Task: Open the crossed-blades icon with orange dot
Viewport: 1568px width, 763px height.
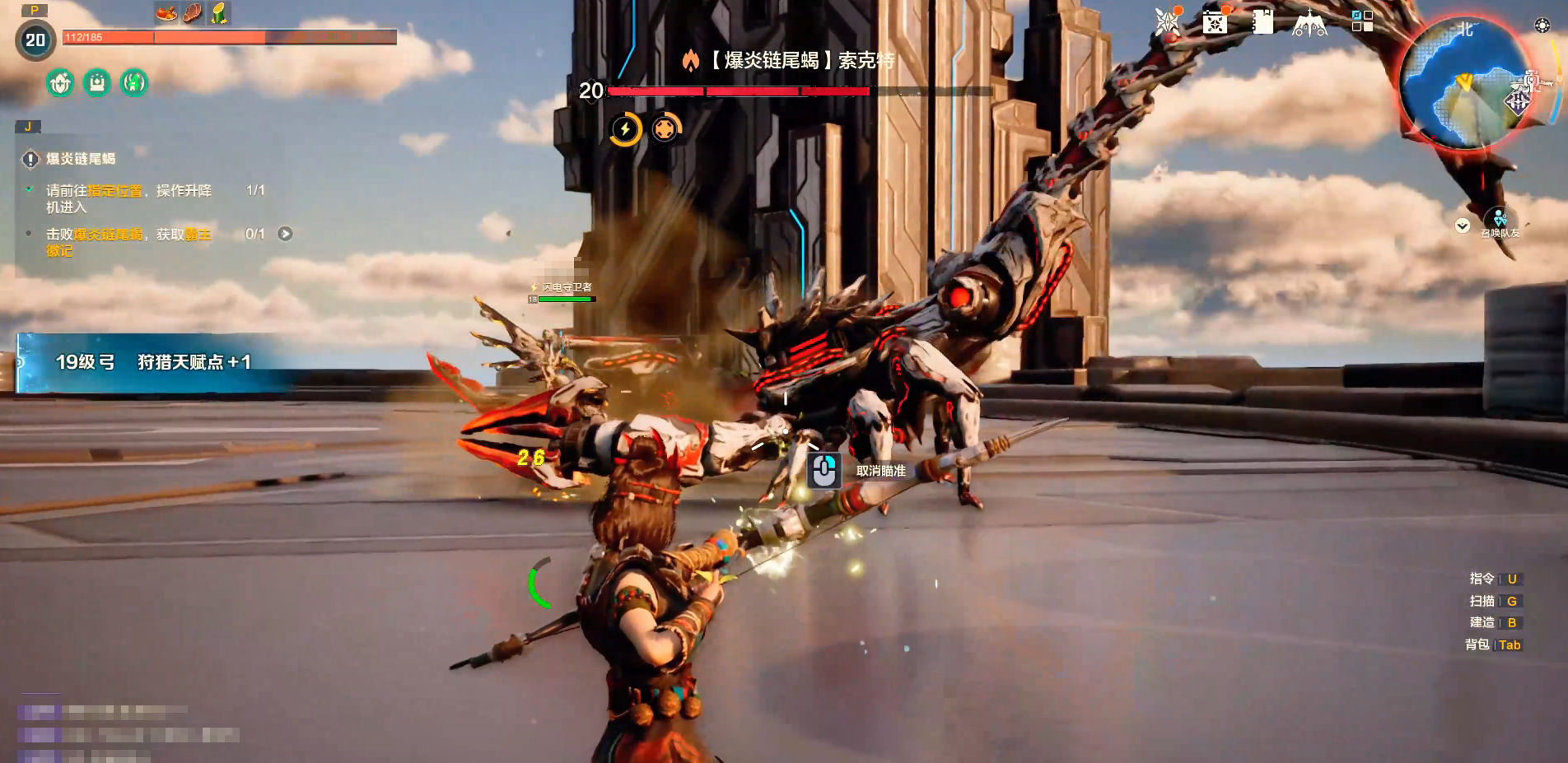Action: pyautogui.click(x=1167, y=22)
